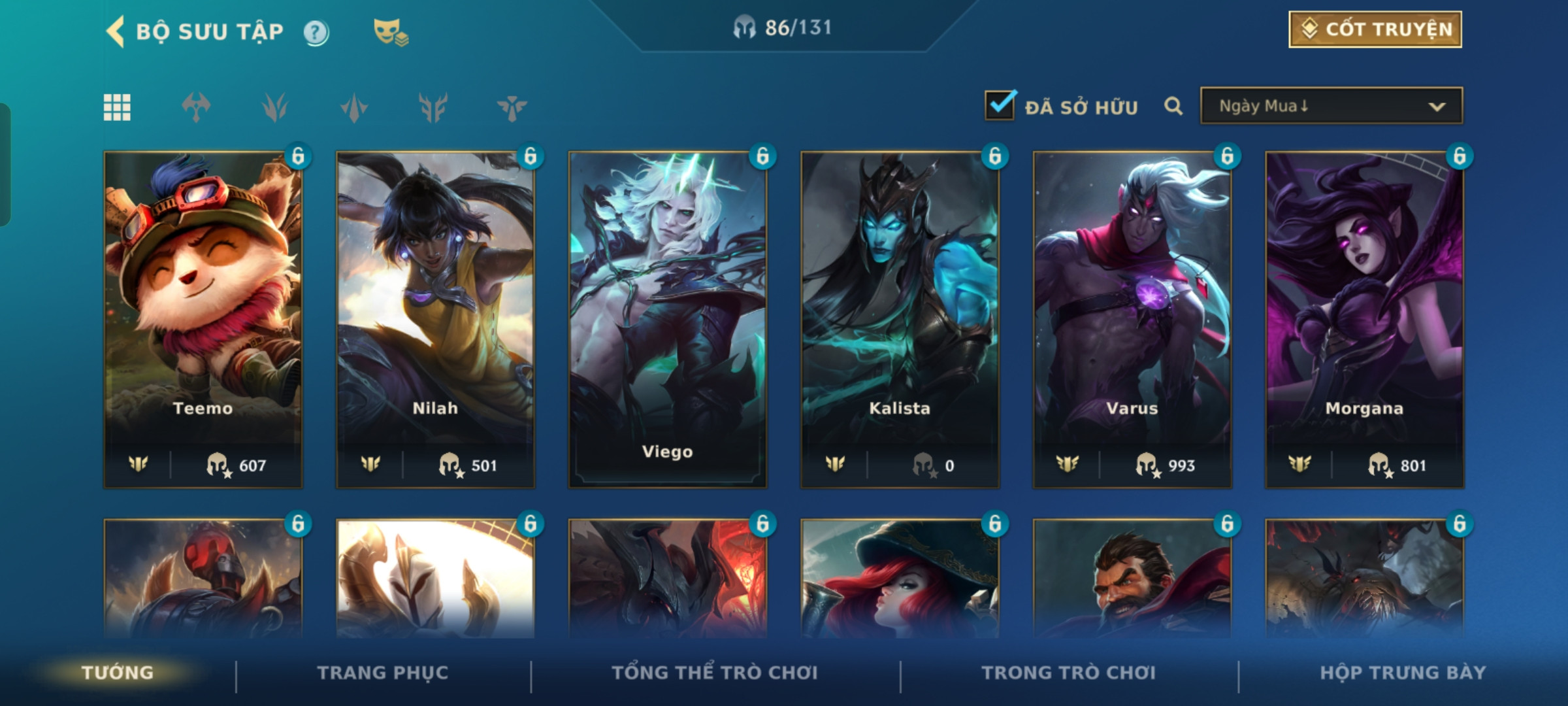Go back from Bộ Sưu Tập screen
Viewport: 1568px width, 706px height.
(x=116, y=31)
